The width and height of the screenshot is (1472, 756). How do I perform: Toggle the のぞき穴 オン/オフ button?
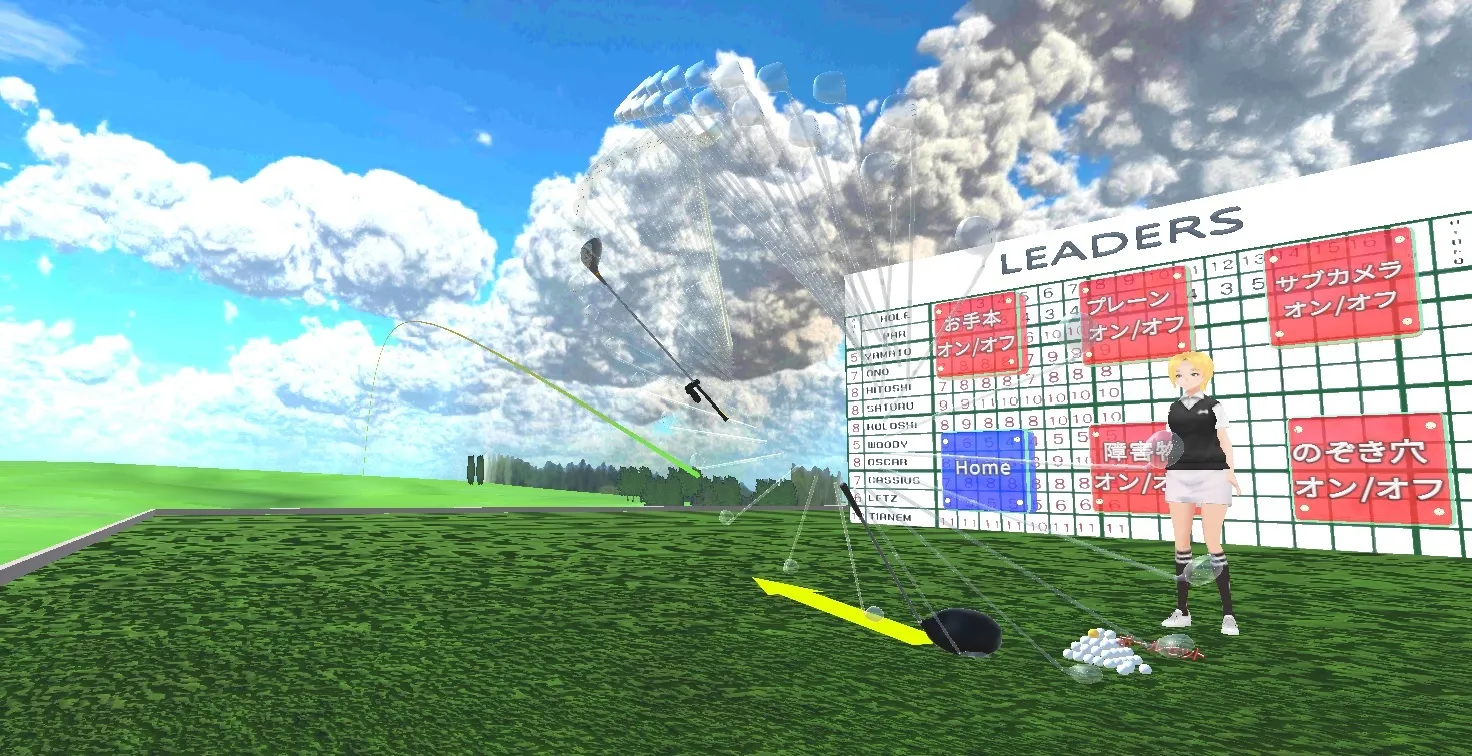click(1369, 470)
